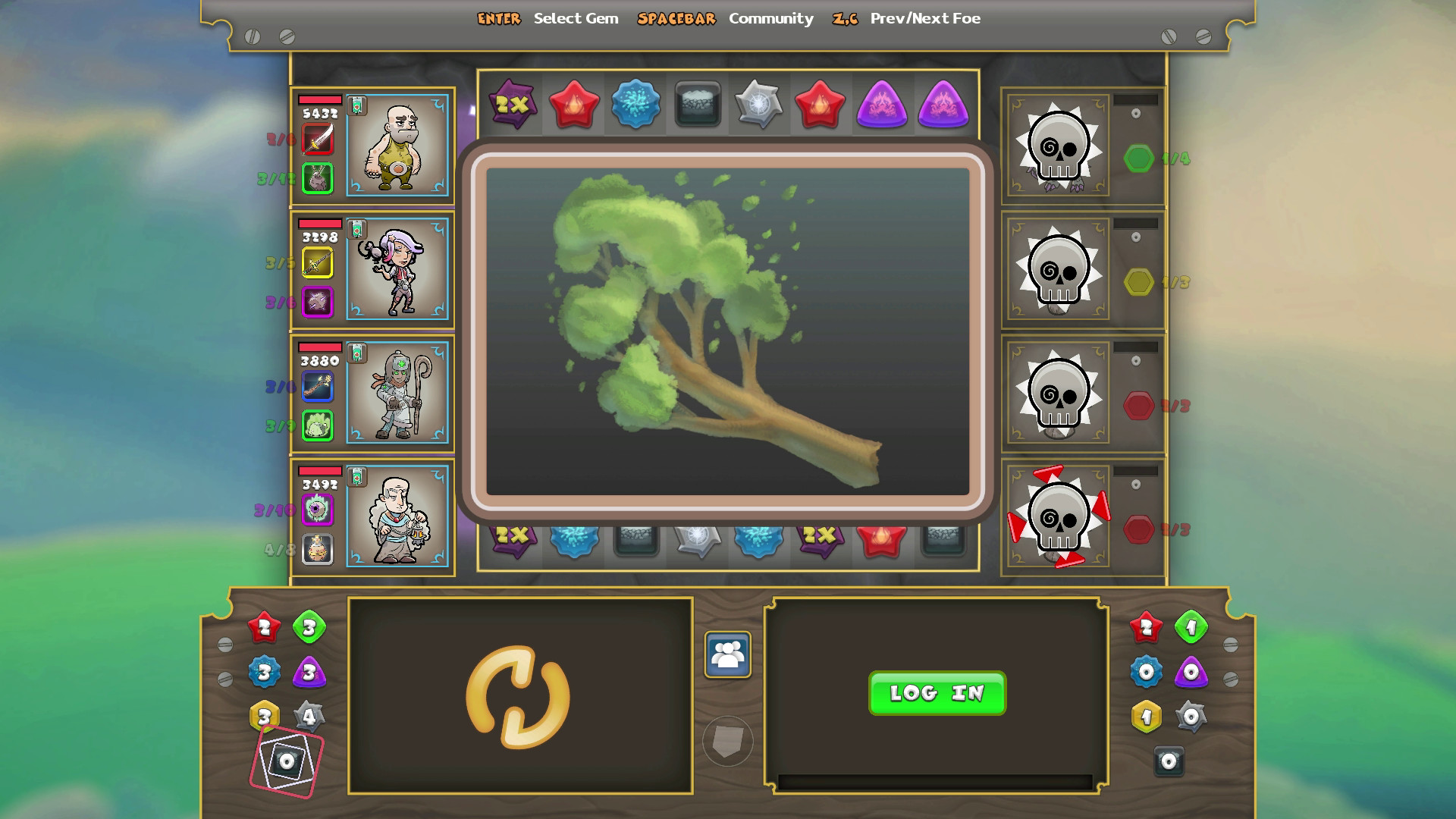Open the Community friends panel icon
The height and width of the screenshot is (819, 1456).
tap(728, 654)
